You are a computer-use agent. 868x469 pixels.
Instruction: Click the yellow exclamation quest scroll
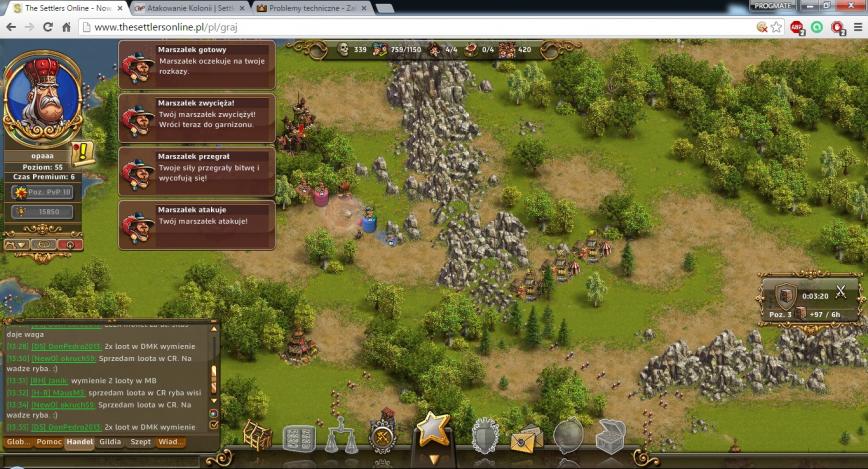click(82, 152)
